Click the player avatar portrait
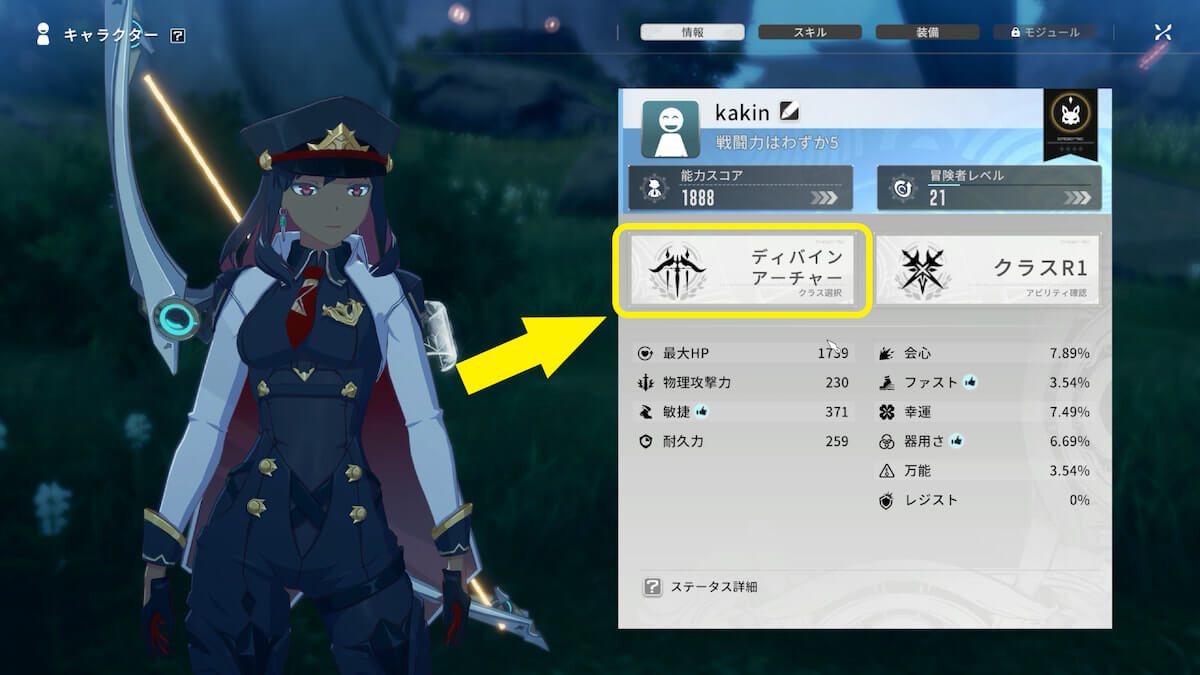The height and width of the screenshot is (675, 1200). tap(670, 129)
